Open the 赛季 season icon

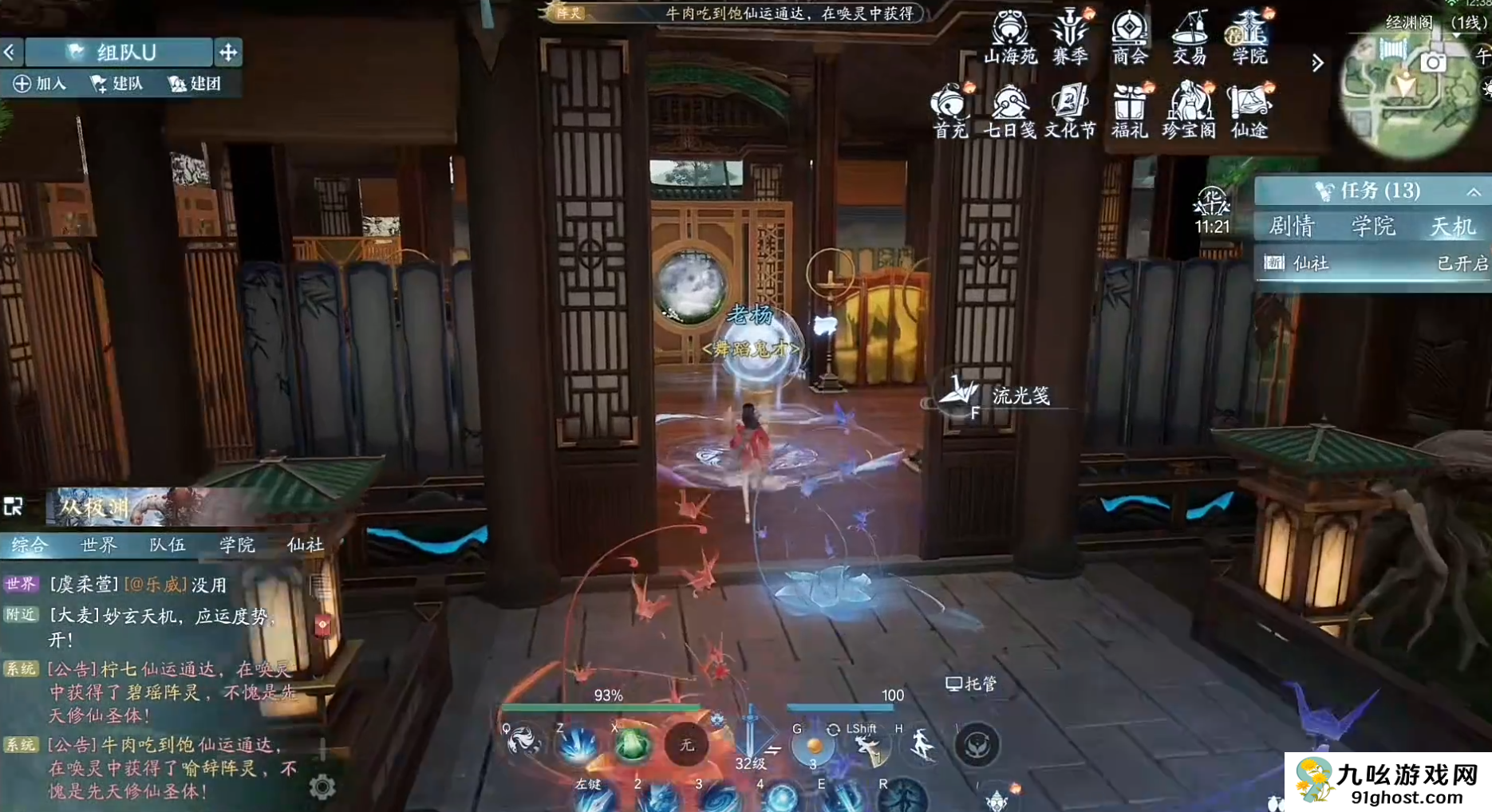(x=1069, y=35)
